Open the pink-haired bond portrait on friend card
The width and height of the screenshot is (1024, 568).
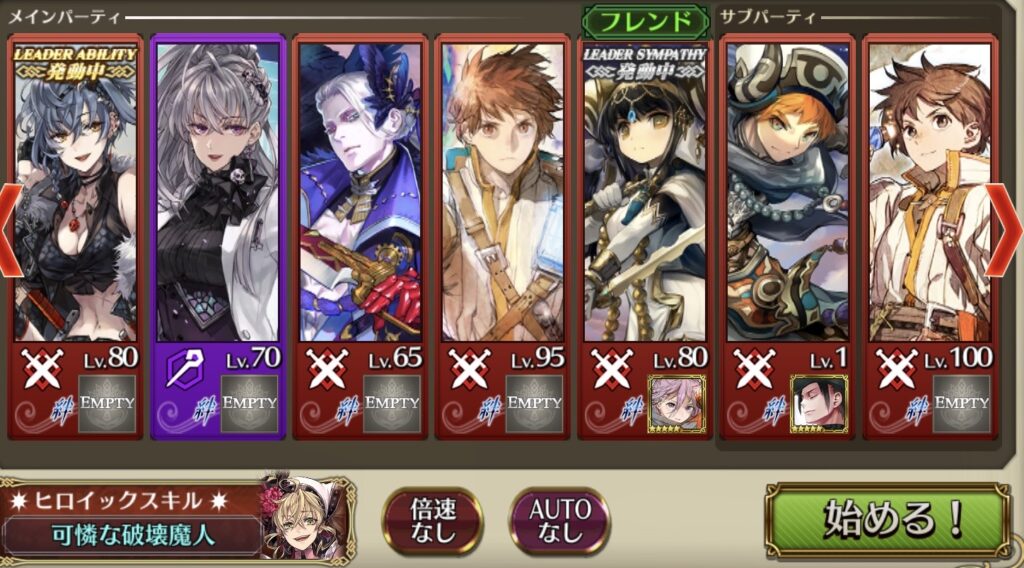(x=676, y=403)
